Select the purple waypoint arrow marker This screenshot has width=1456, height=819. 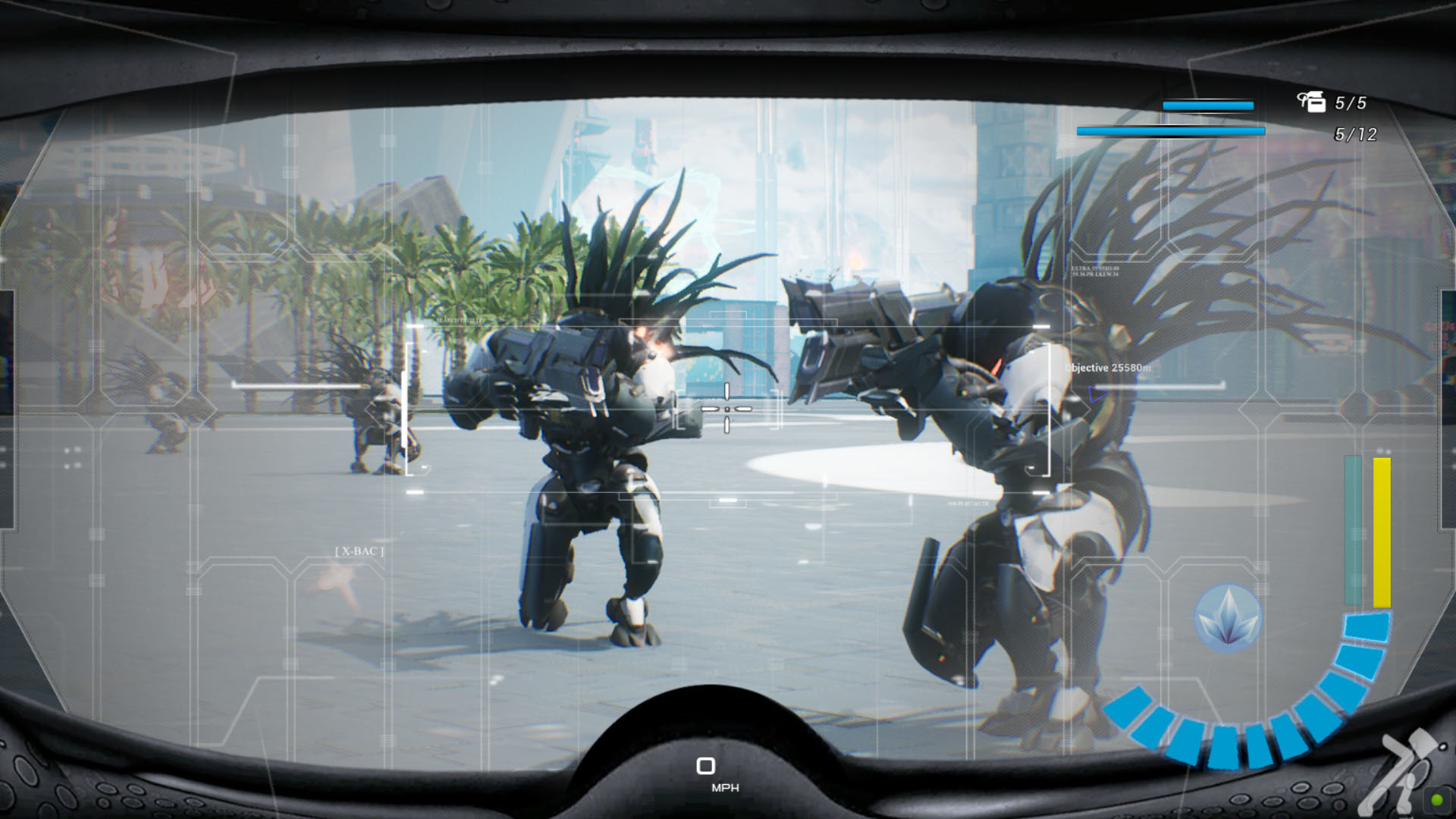pyautogui.click(x=1095, y=394)
